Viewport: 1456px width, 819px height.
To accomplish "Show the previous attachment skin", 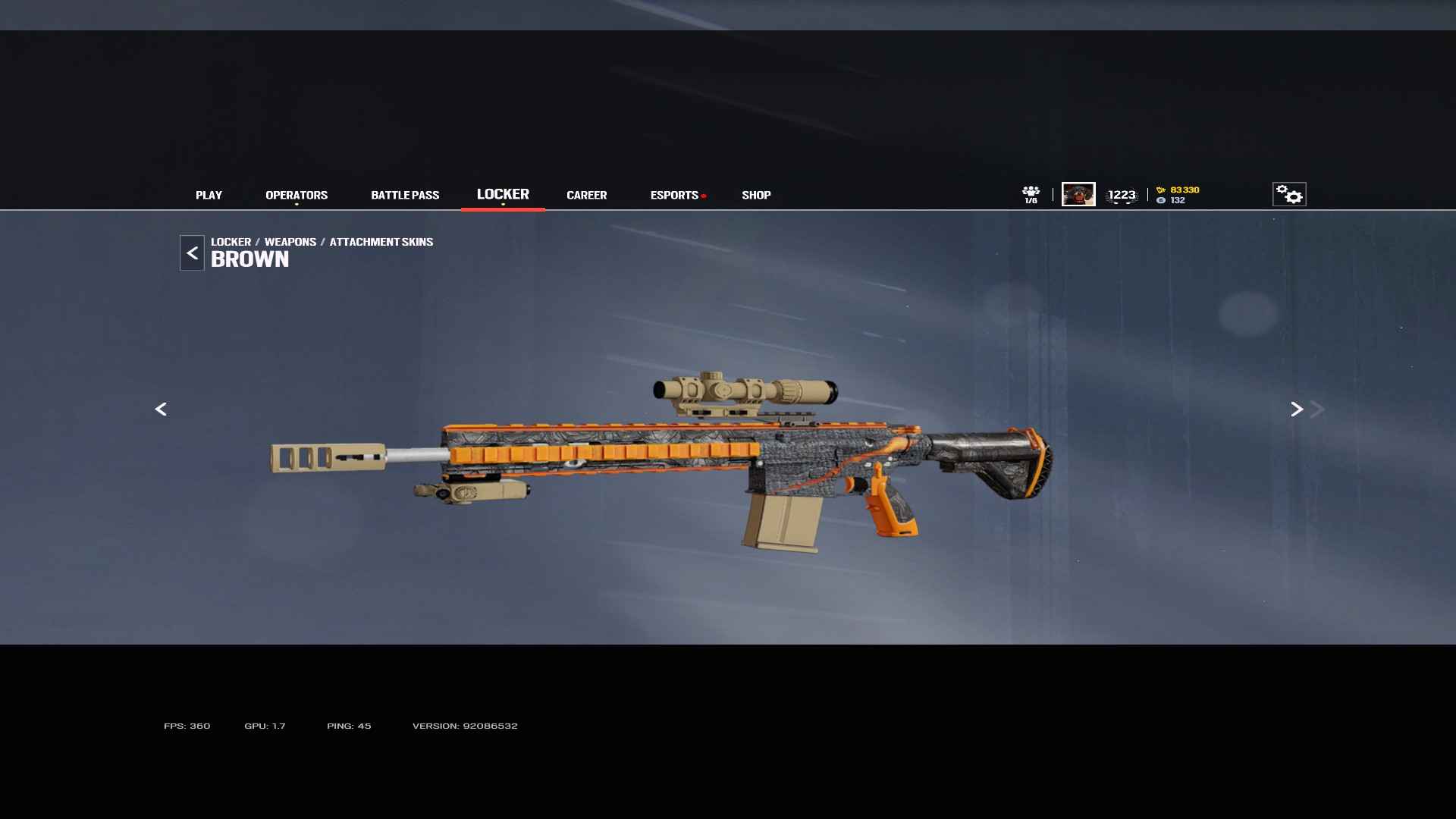I will pos(161,409).
